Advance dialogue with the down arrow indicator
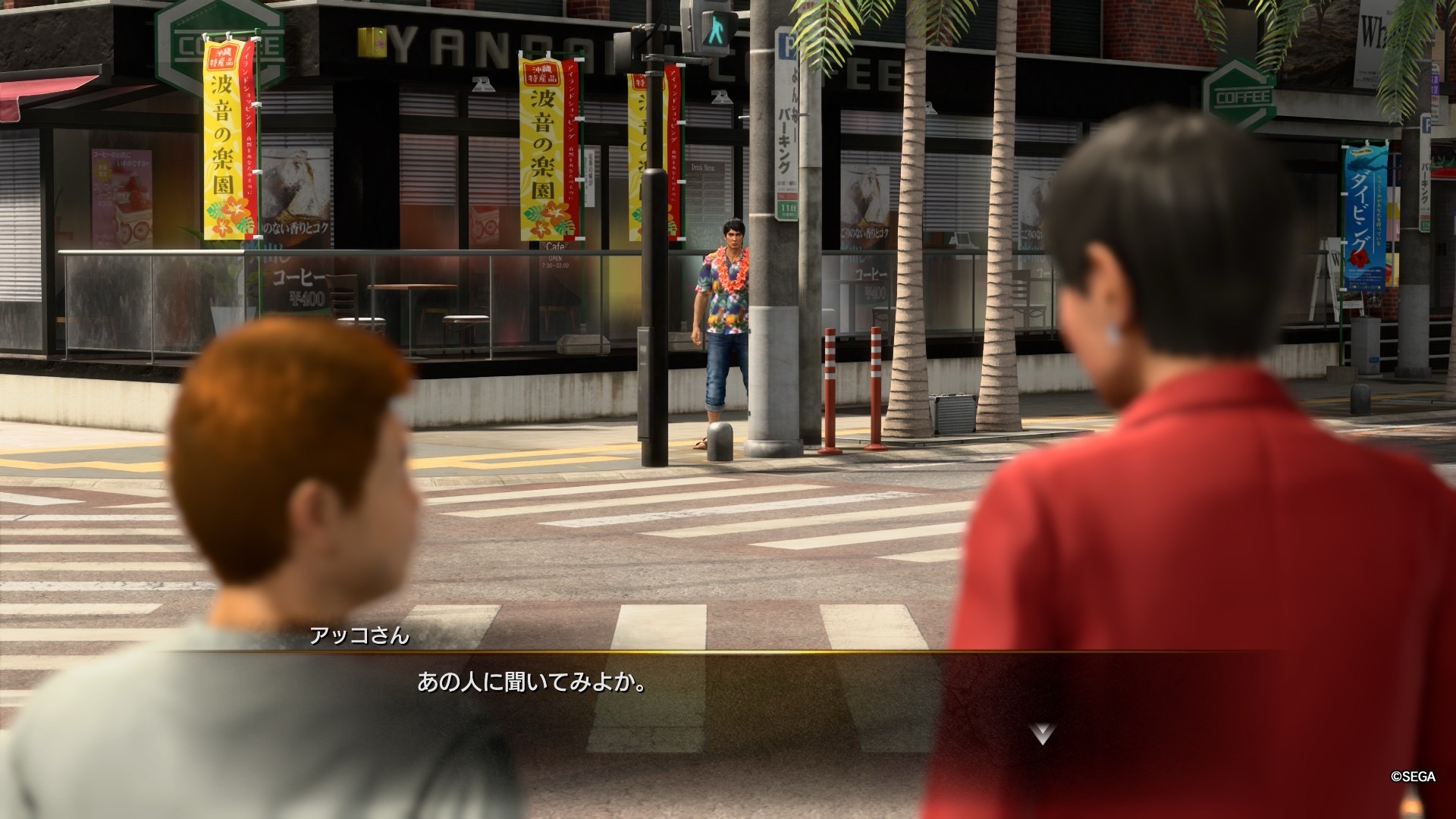This screenshot has height=819, width=1456. pos(1043,733)
